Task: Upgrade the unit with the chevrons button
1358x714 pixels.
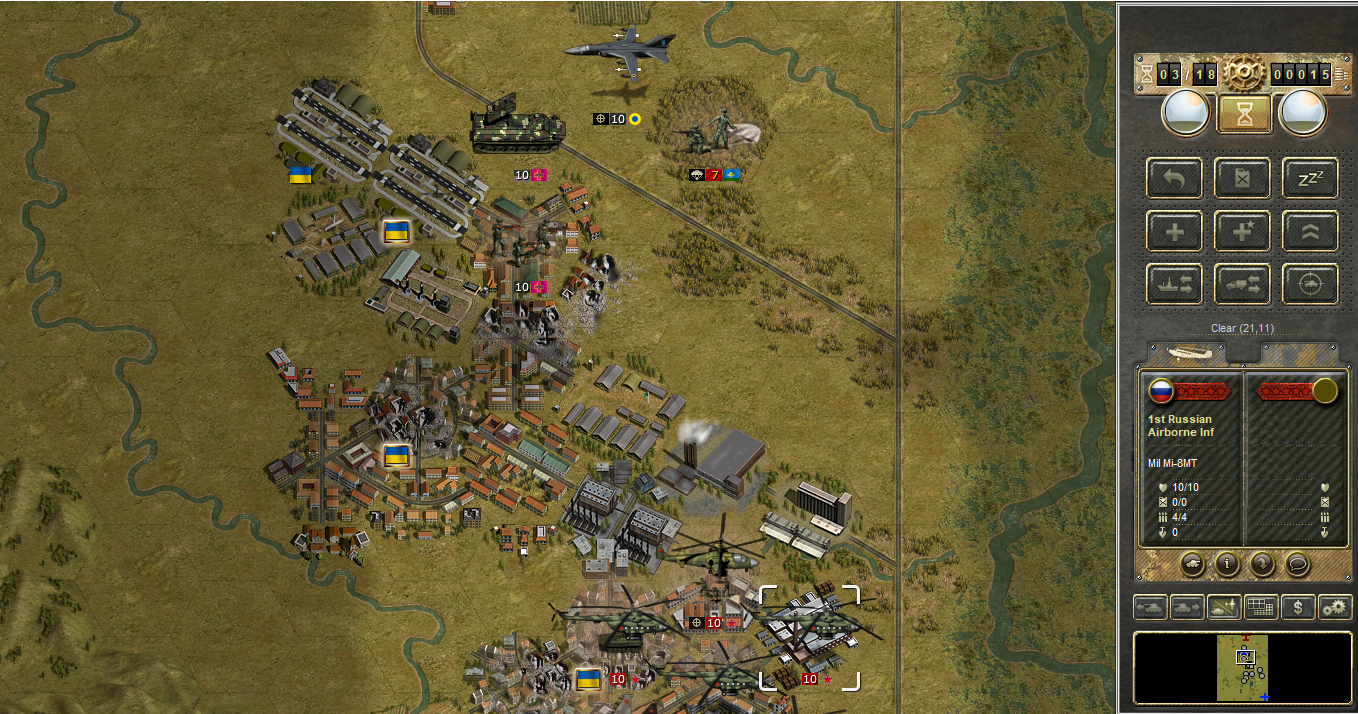Action: pos(1310,232)
